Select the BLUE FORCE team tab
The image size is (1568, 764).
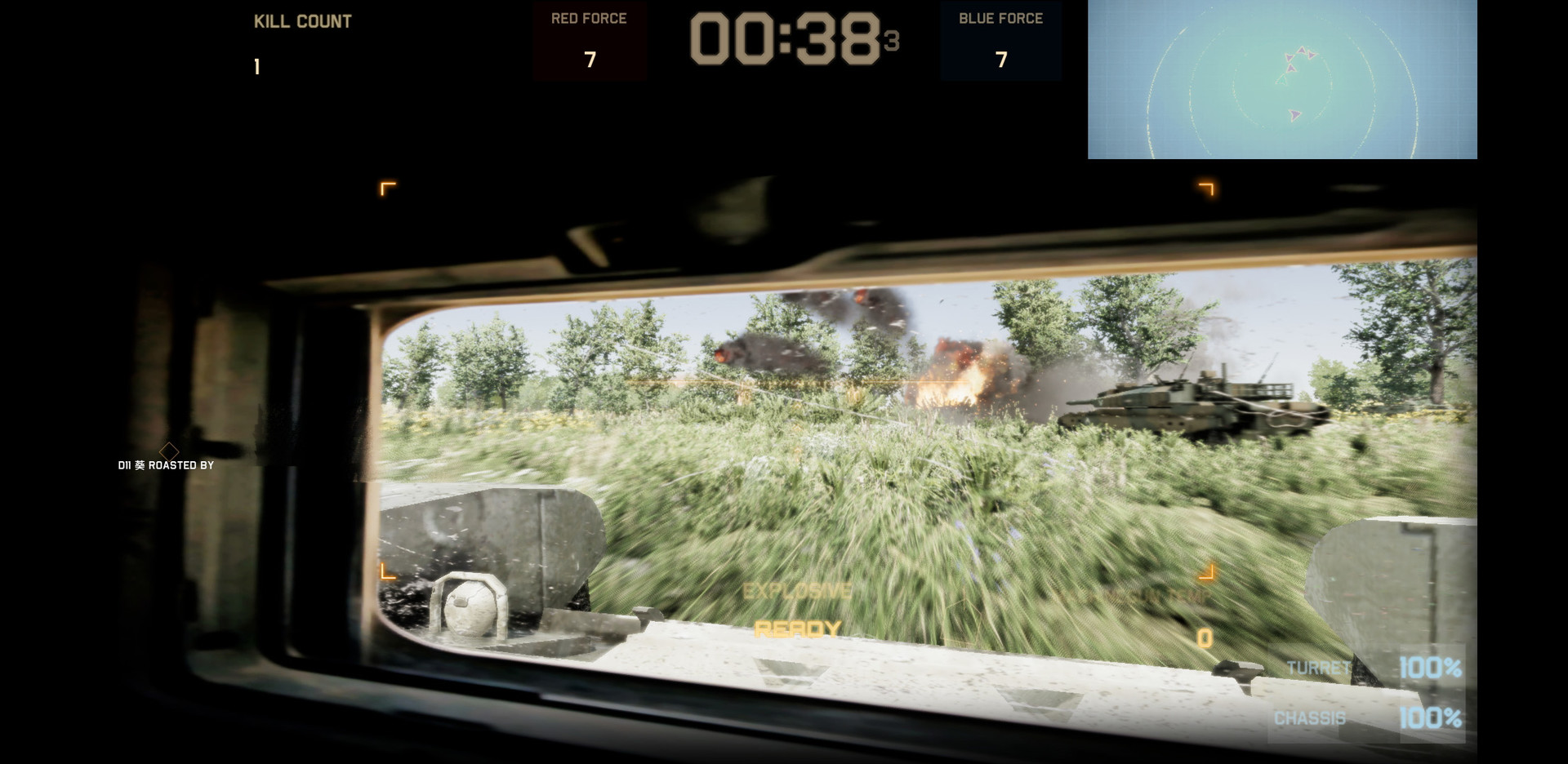(1000, 17)
